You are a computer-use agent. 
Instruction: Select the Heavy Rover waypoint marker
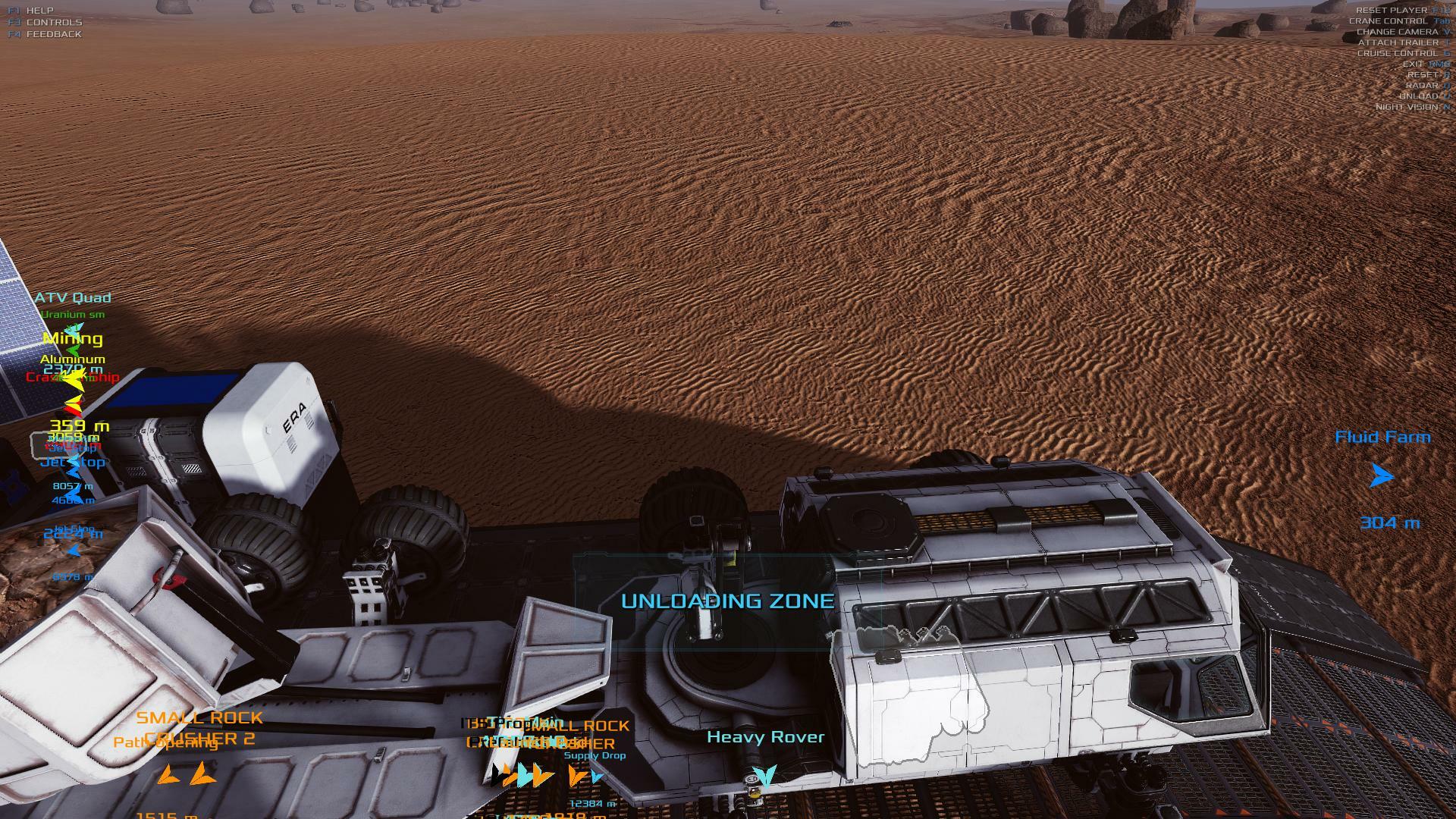pyautogui.click(x=764, y=776)
